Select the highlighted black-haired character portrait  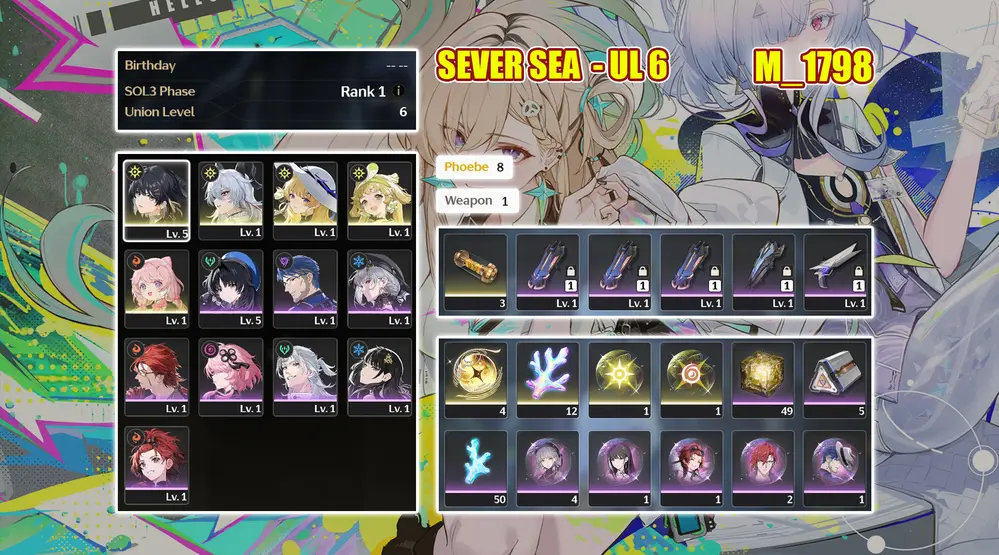pos(157,200)
